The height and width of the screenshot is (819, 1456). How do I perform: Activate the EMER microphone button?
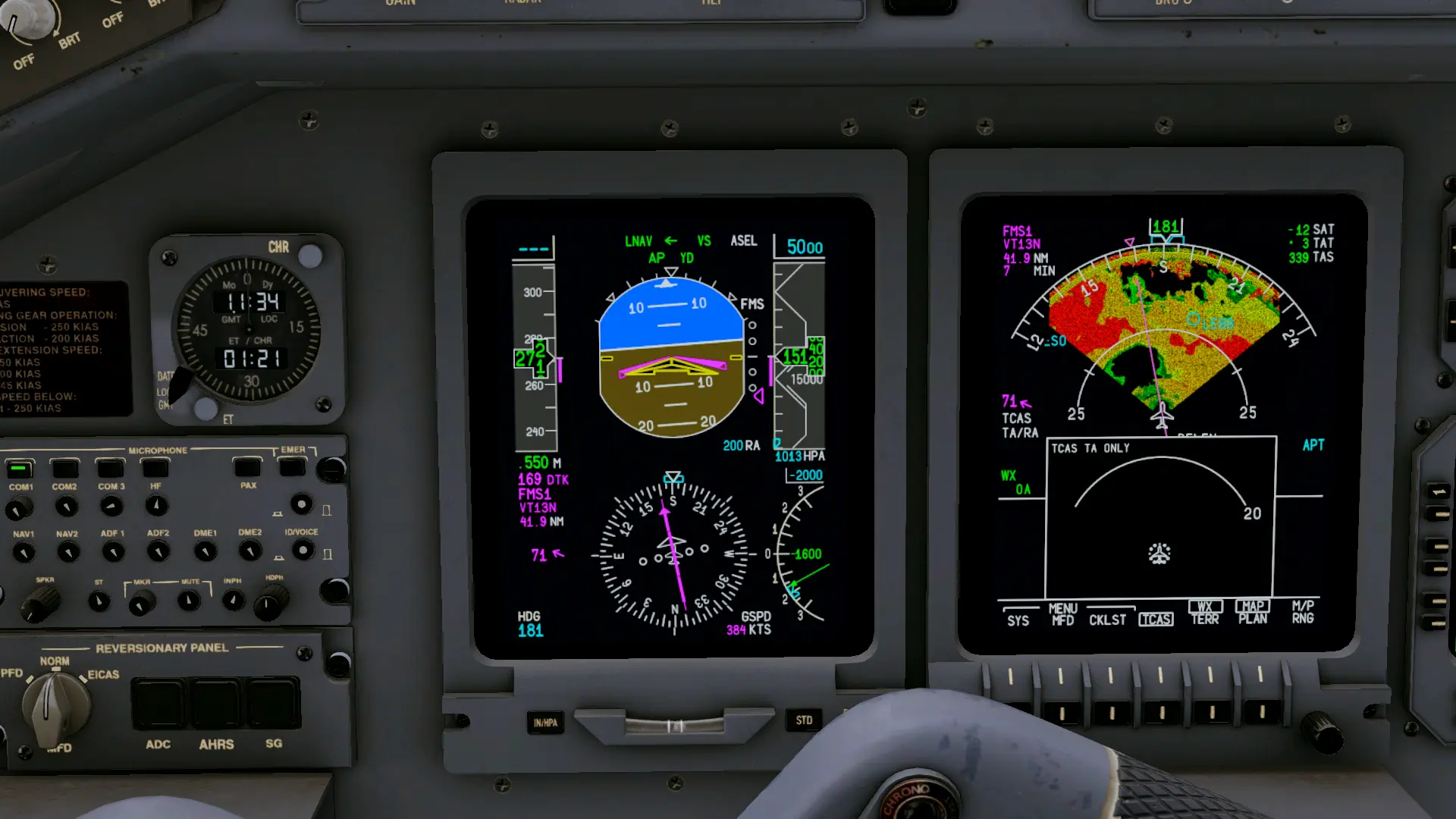point(292,467)
